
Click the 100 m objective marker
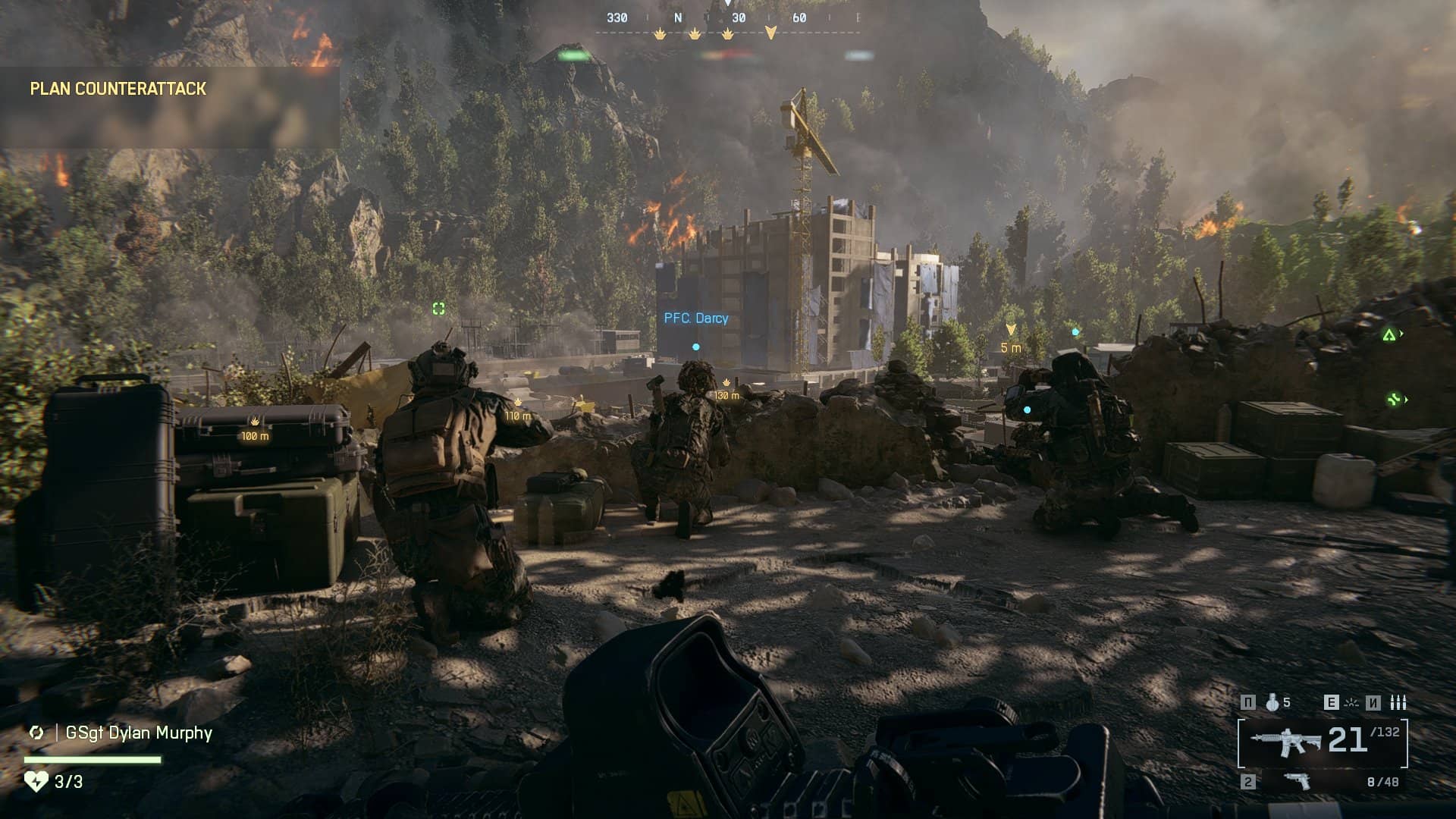(x=255, y=430)
